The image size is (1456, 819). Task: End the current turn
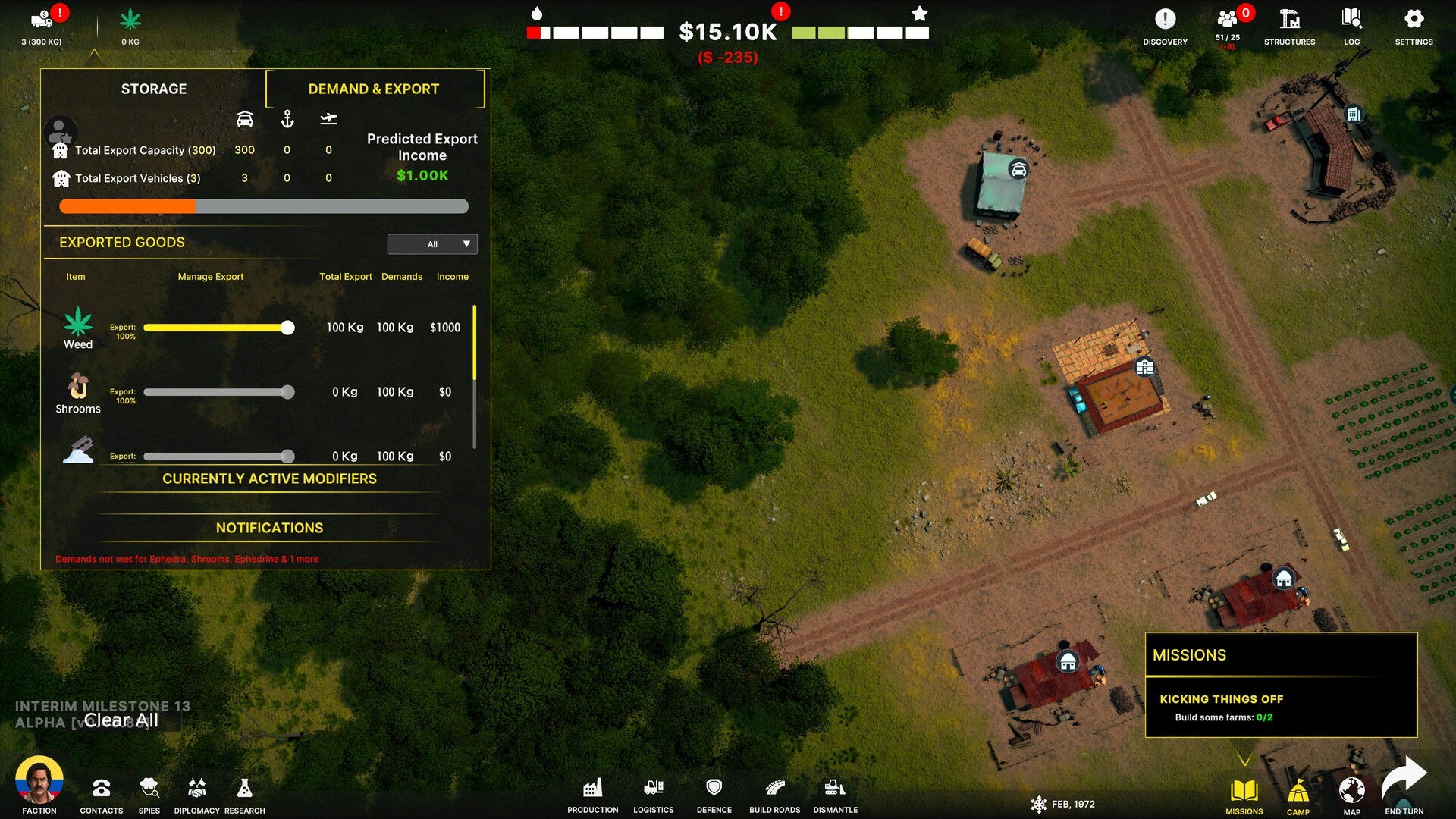(x=1404, y=786)
